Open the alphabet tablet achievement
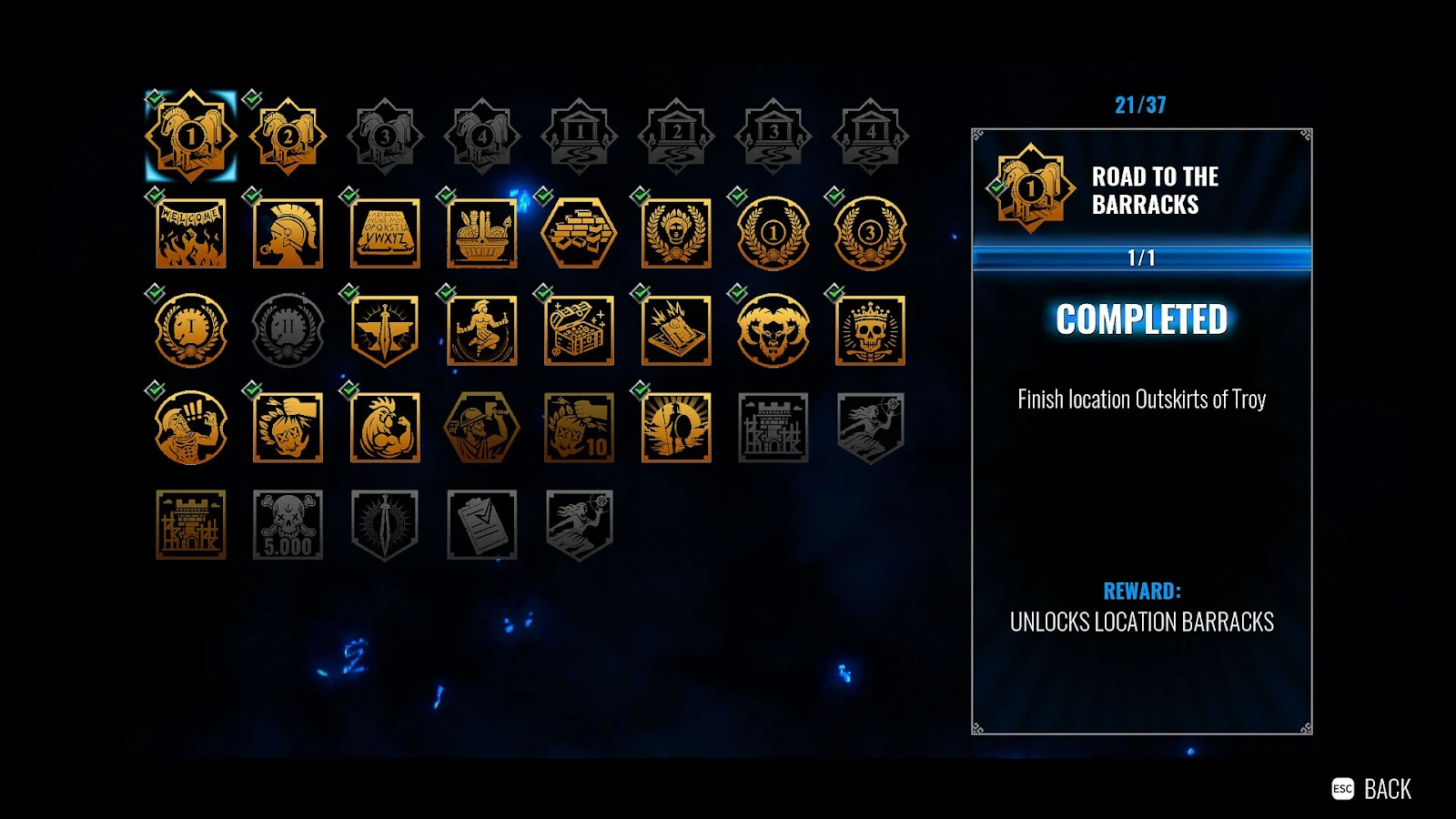Screen dimensions: 1456x819 point(384,234)
